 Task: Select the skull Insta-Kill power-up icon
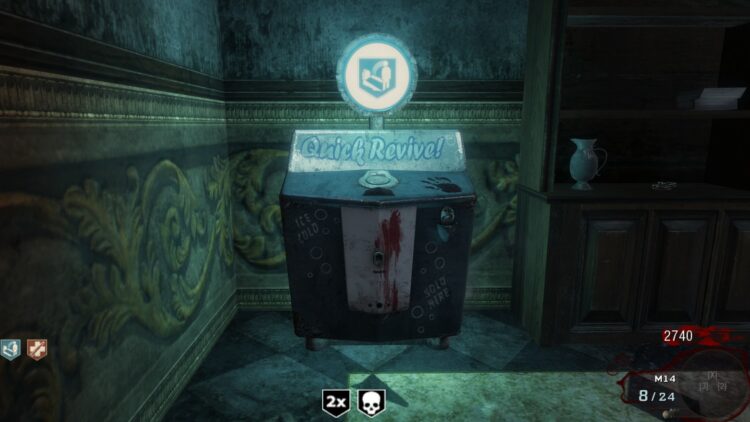click(372, 402)
